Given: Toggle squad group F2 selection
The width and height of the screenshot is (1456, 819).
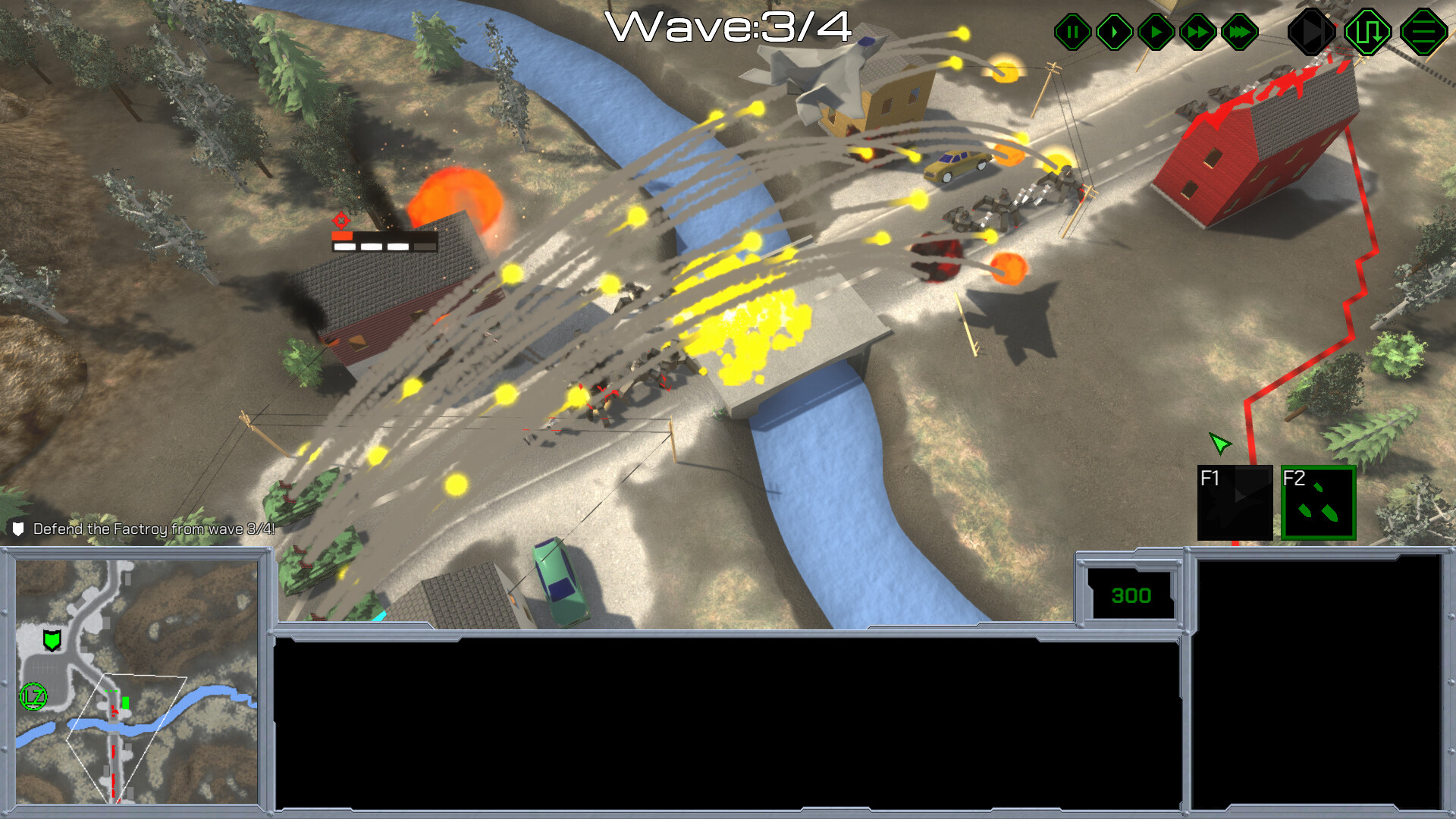Looking at the screenshot, I should (1318, 503).
